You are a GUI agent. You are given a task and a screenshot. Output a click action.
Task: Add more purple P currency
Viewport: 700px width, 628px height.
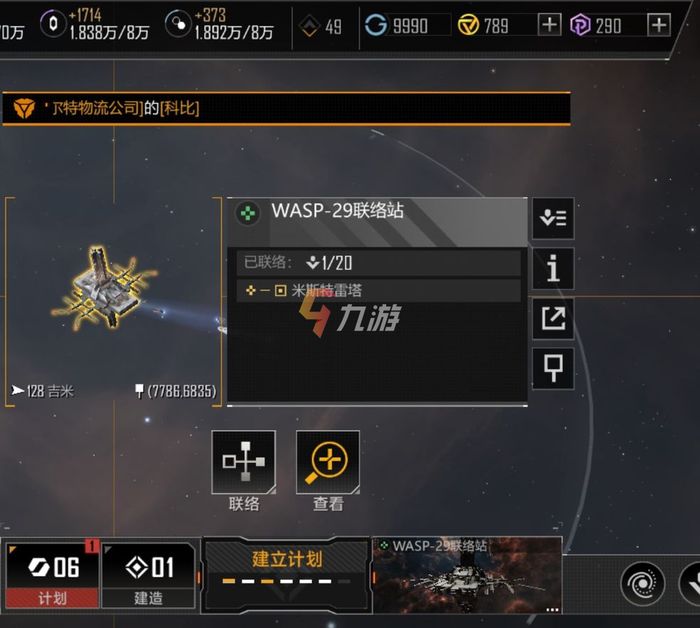click(x=658, y=25)
